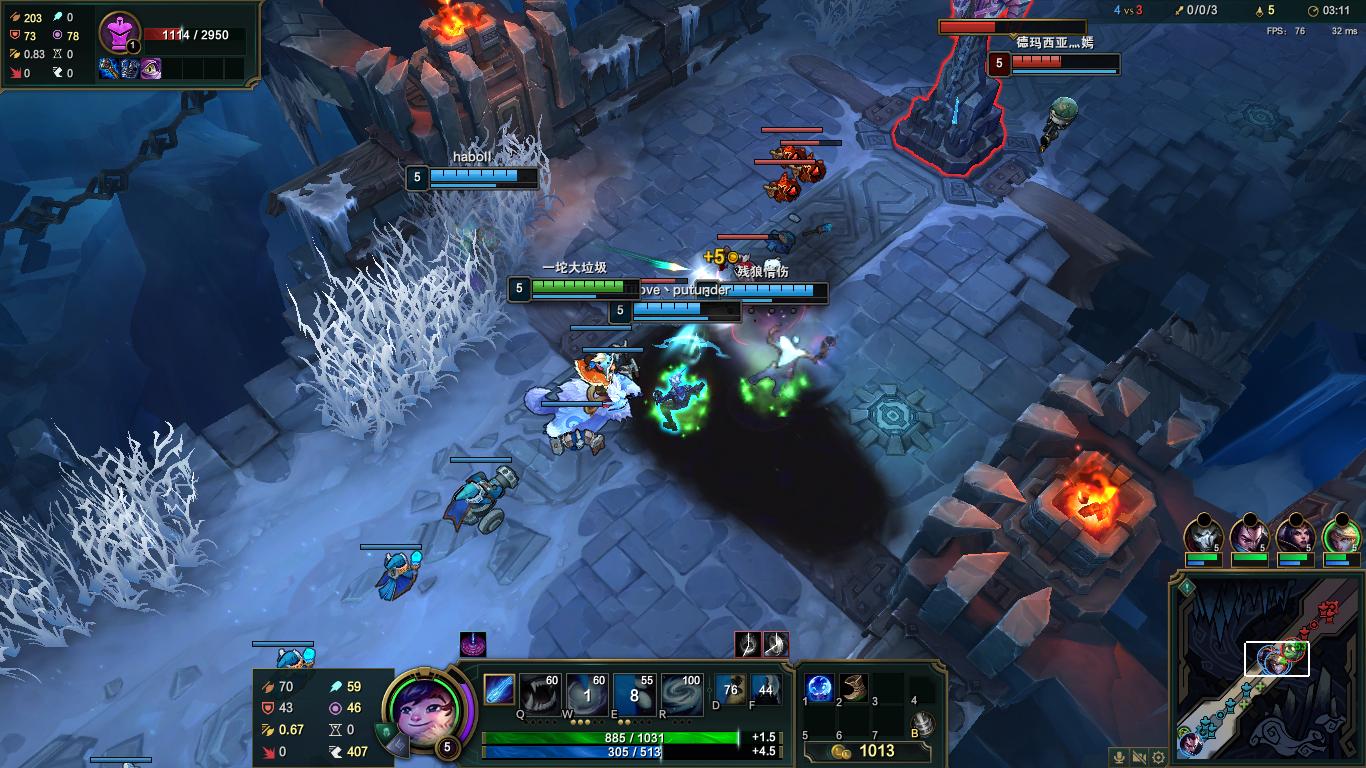
Task: Click the purple eye item in target panel
Action: pyautogui.click(x=150, y=69)
